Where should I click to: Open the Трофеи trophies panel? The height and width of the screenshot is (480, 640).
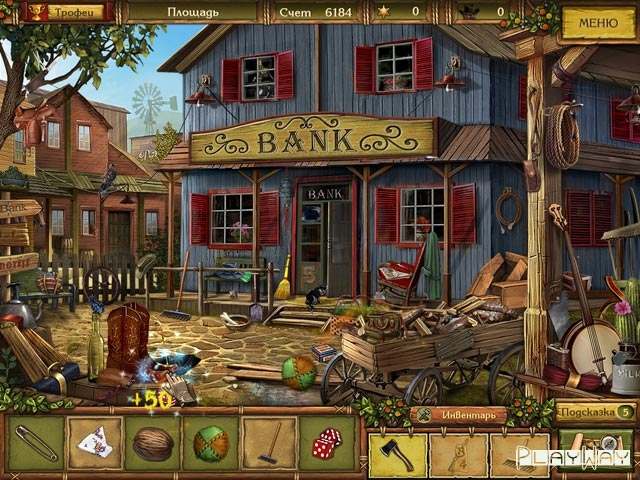click(66, 12)
